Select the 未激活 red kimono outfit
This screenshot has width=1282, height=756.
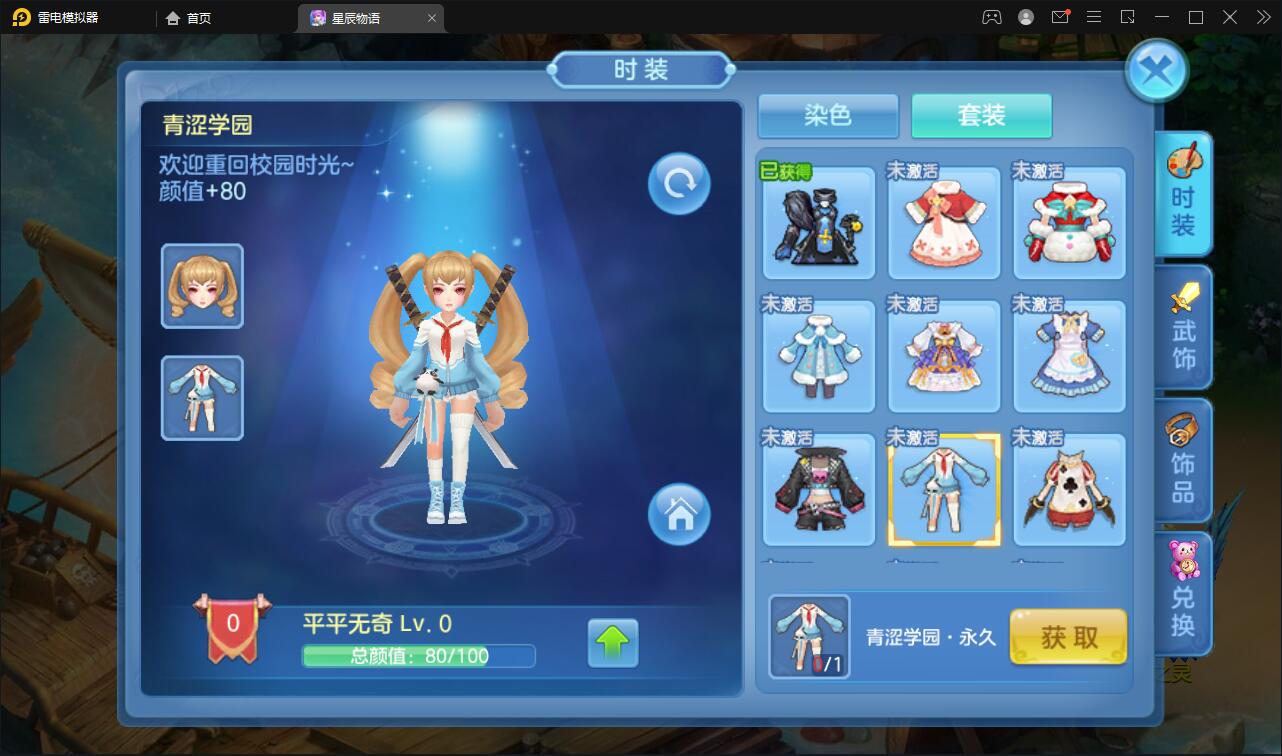point(943,222)
